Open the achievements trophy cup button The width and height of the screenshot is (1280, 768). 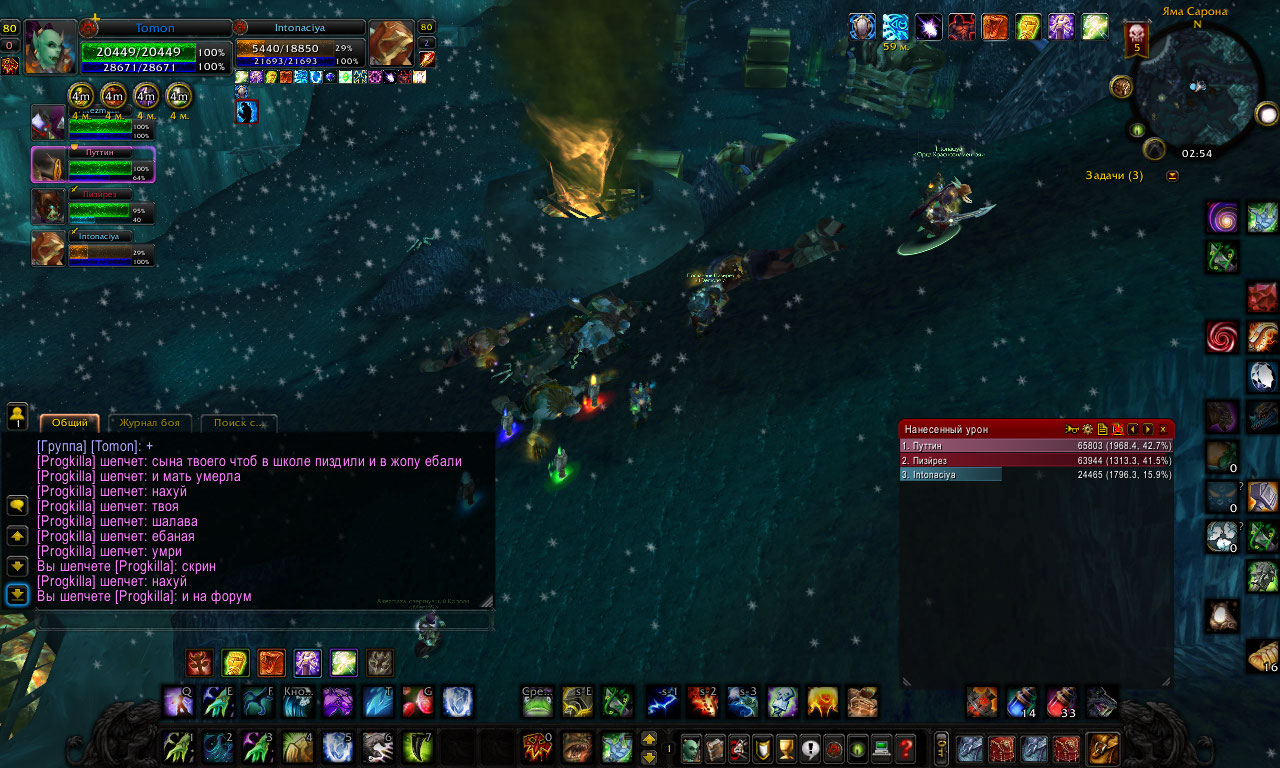[785, 748]
